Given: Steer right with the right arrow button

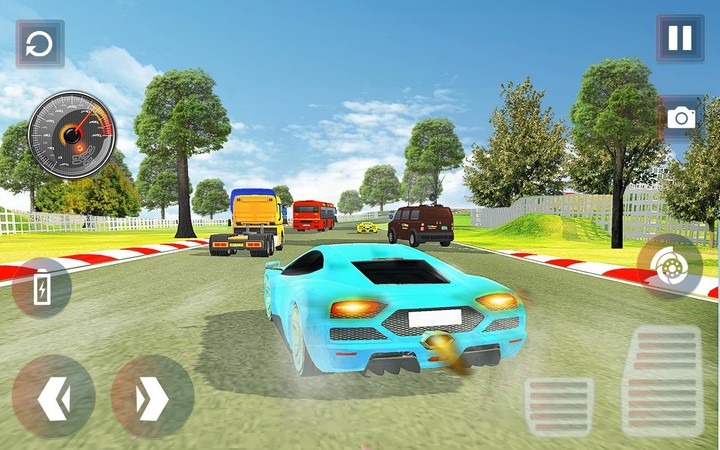Looking at the screenshot, I should [152, 397].
